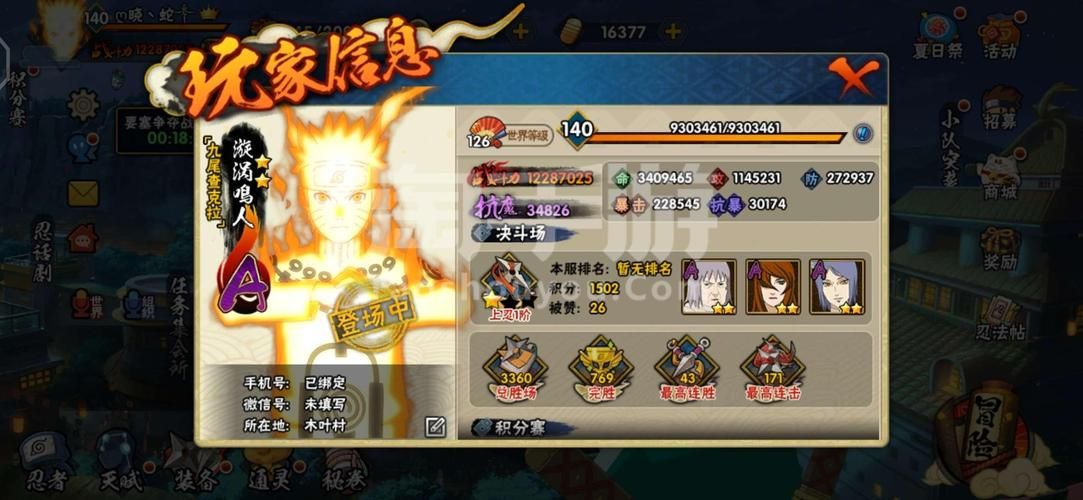Select the blue-haired ninja portrait
1083x500 pixels.
click(836, 287)
